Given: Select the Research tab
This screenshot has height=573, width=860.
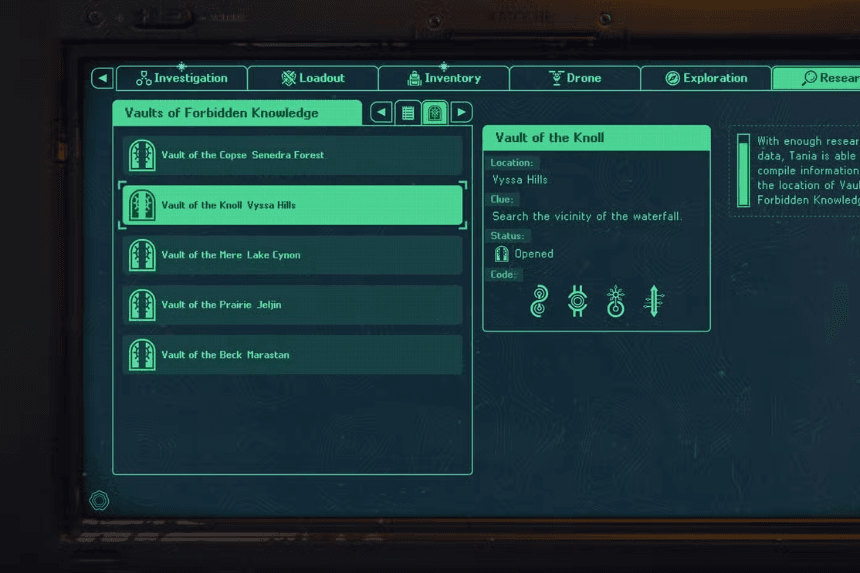Looking at the screenshot, I should [820, 78].
